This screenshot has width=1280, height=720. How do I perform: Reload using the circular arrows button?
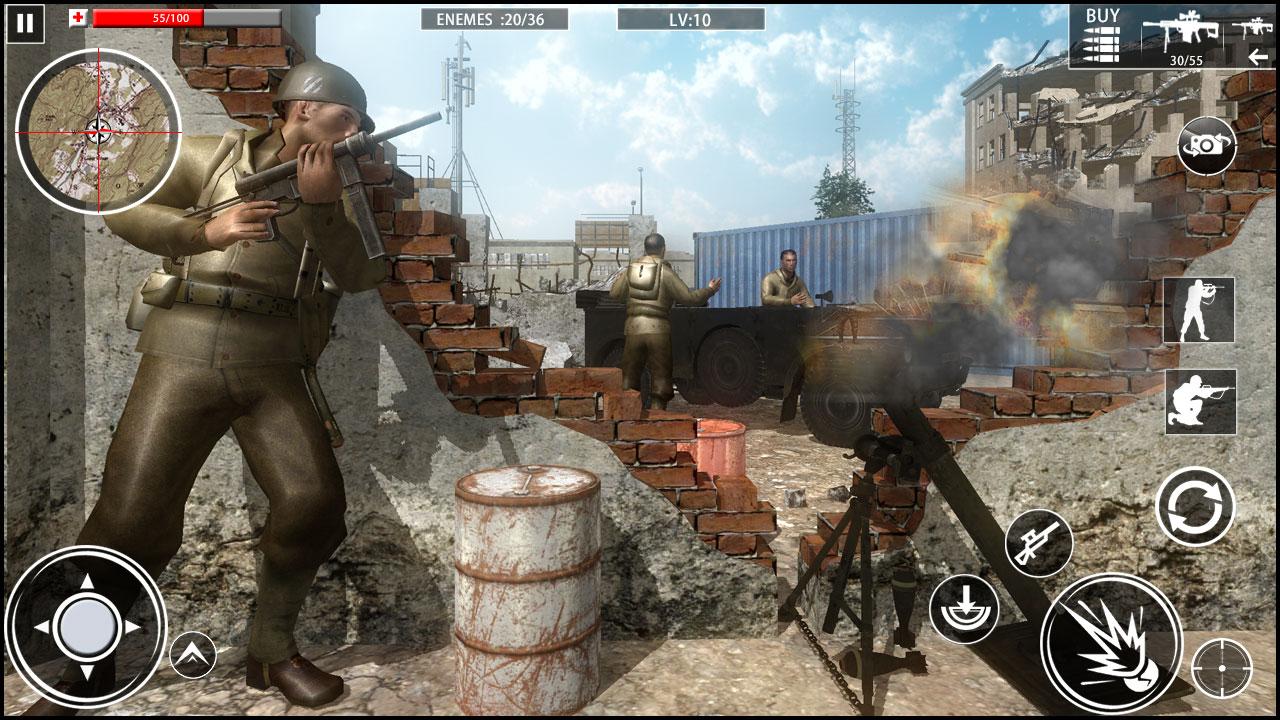tap(1195, 506)
